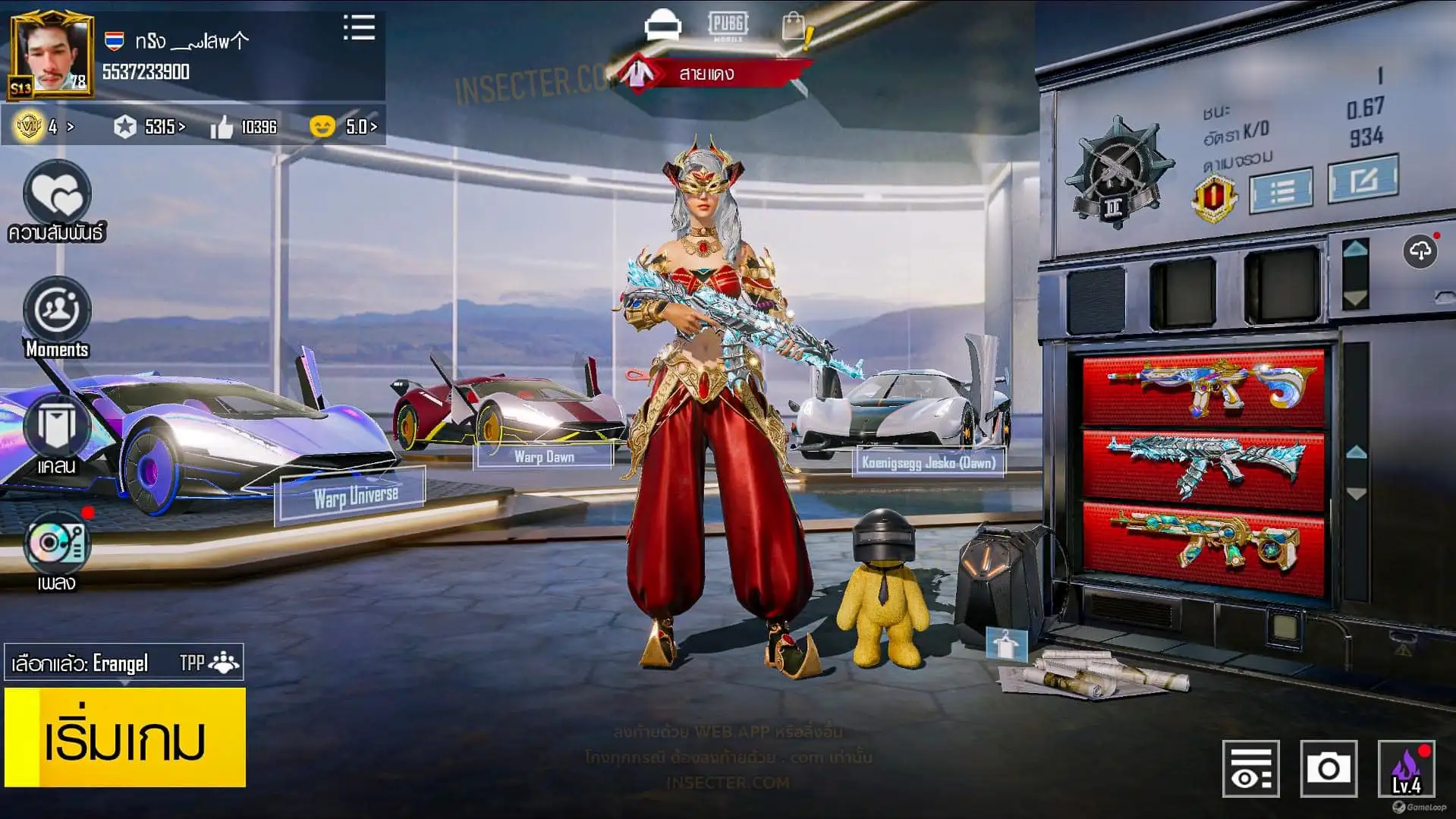Select the Warp Universe vehicle label
1456x819 pixels.
pyautogui.click(x=355, y=497)
